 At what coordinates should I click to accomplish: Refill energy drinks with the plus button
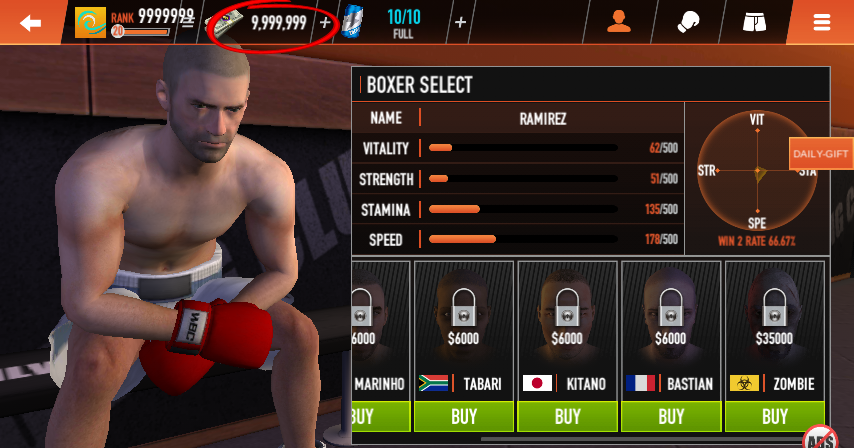tap(460, 22)
